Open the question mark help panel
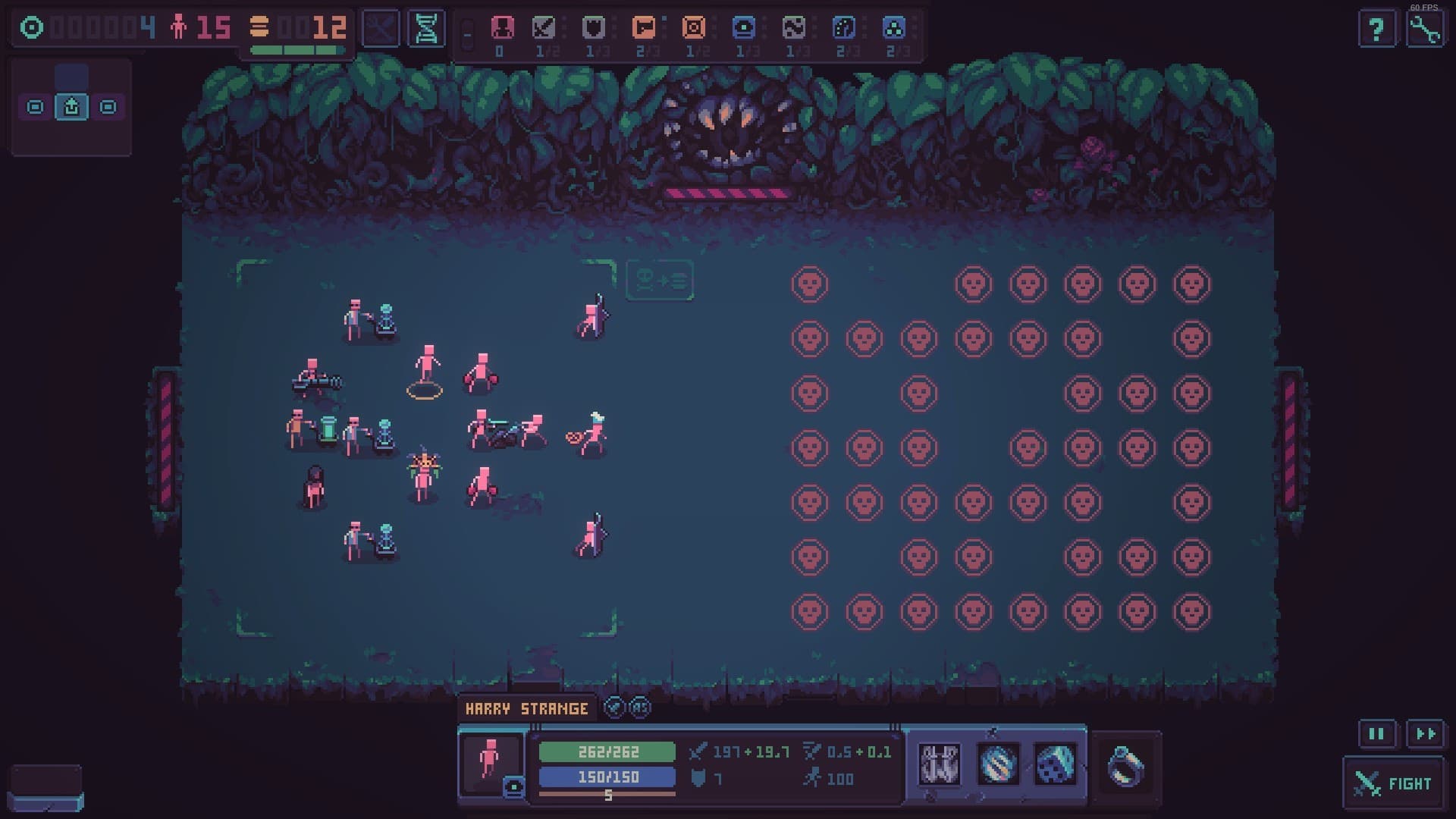This screenshot has height=819, width=1456. click(1377, 28)
